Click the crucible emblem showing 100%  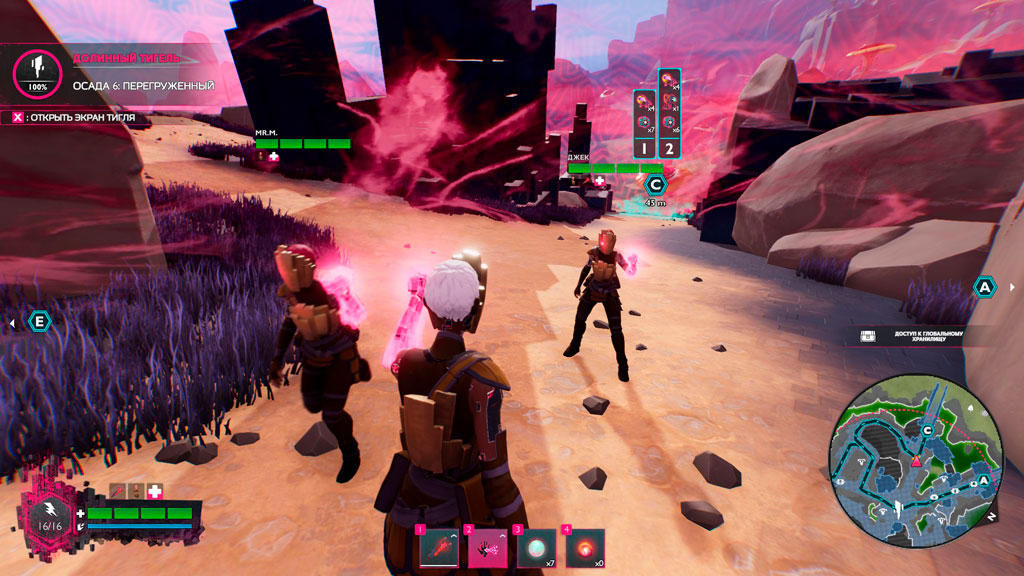click(38, 71)
